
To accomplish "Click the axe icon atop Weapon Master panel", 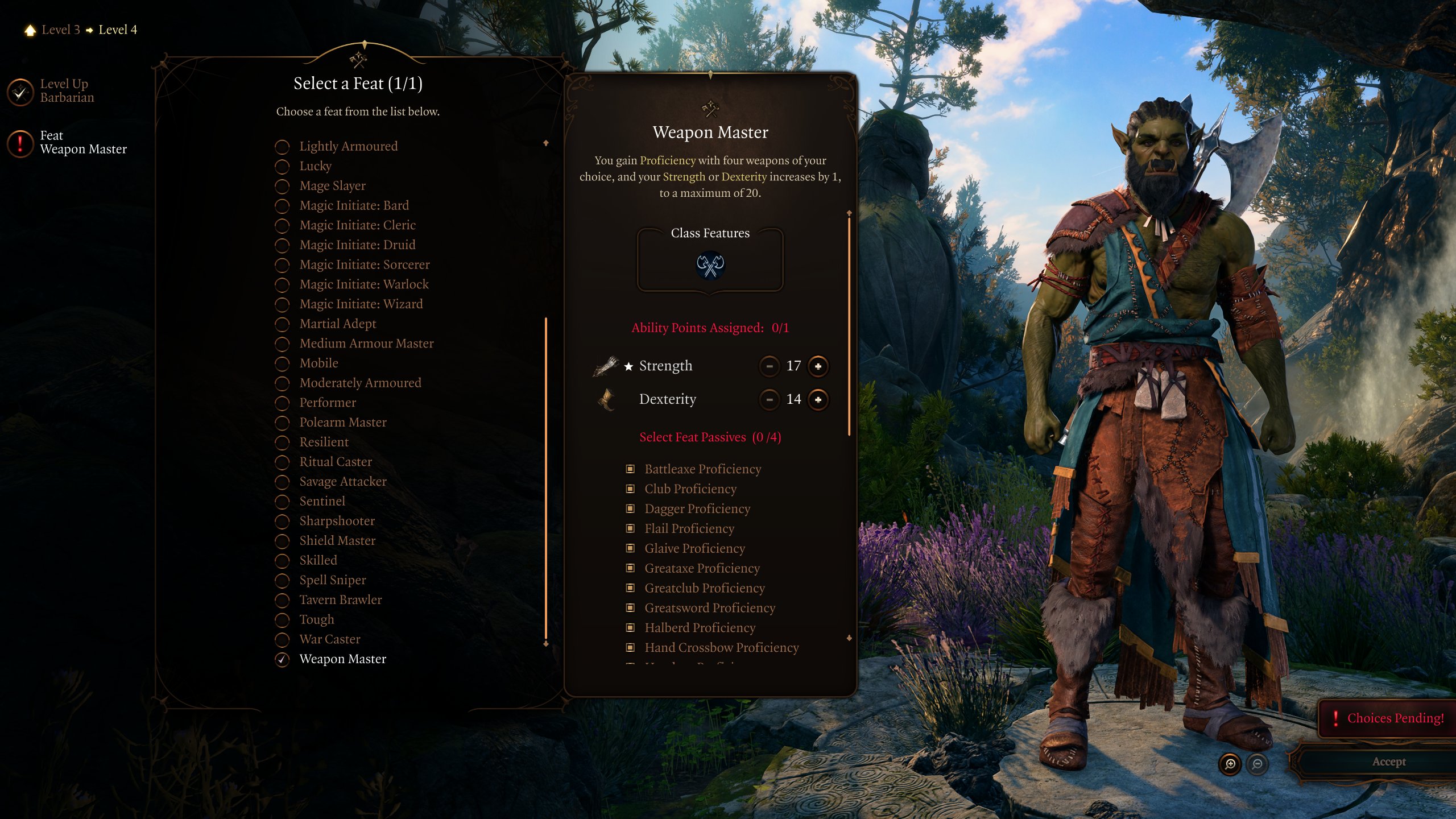I will pos(710,107).
